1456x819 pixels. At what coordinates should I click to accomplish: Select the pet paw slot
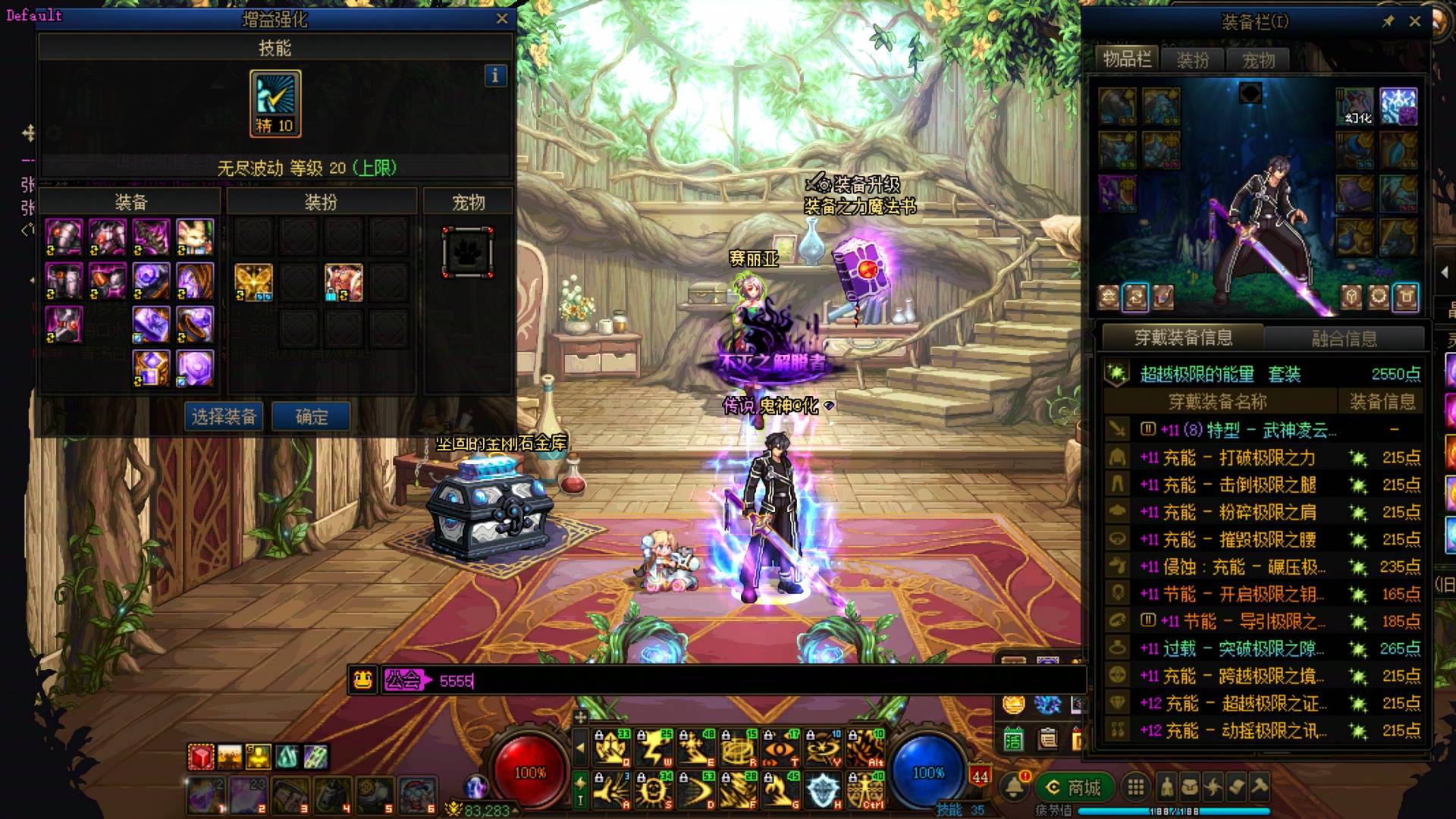pos(468,253)
